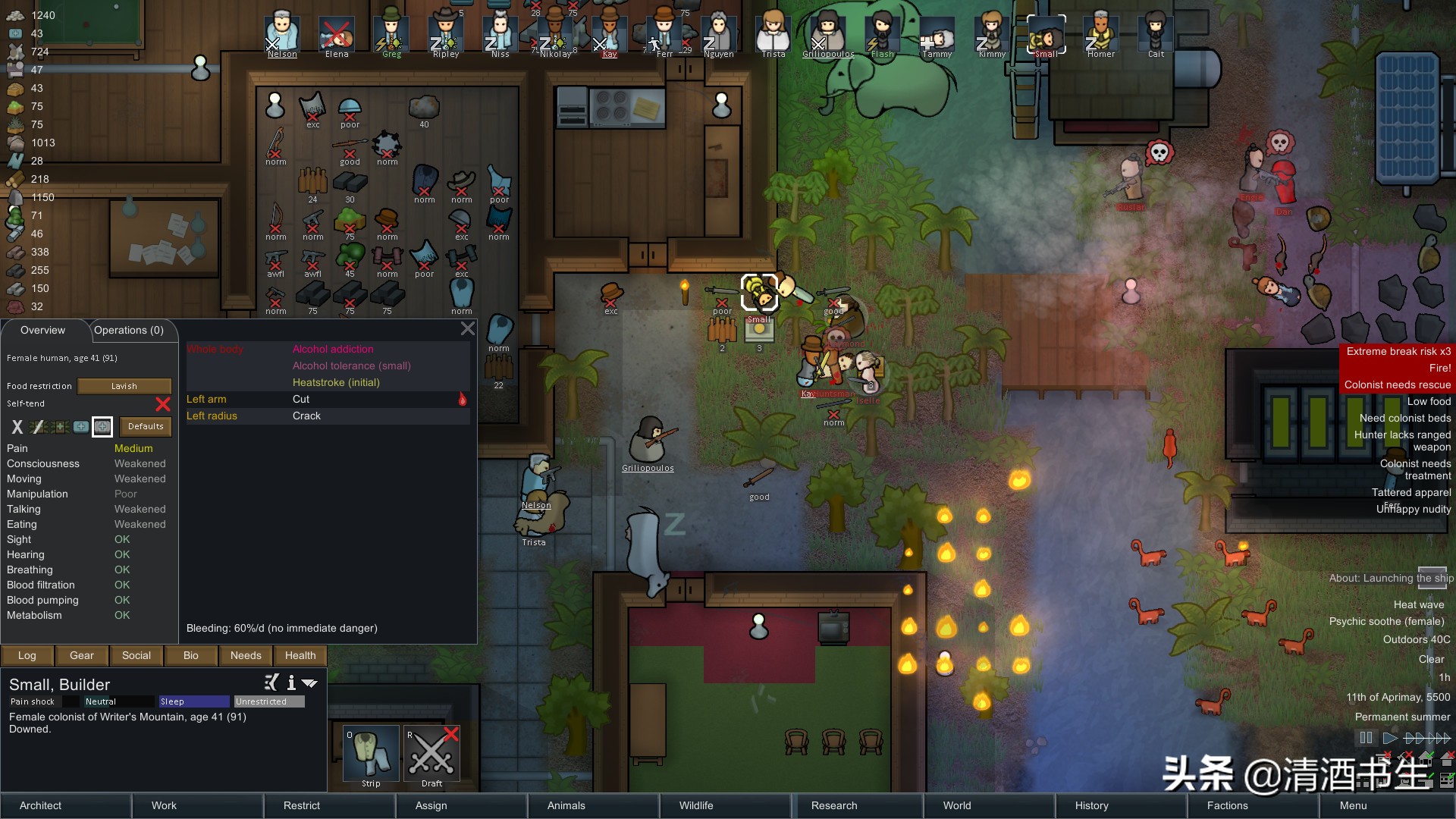Screen dimensions: 1456x819
Task: Reset medical care with Defaults button
Action: 146,426
